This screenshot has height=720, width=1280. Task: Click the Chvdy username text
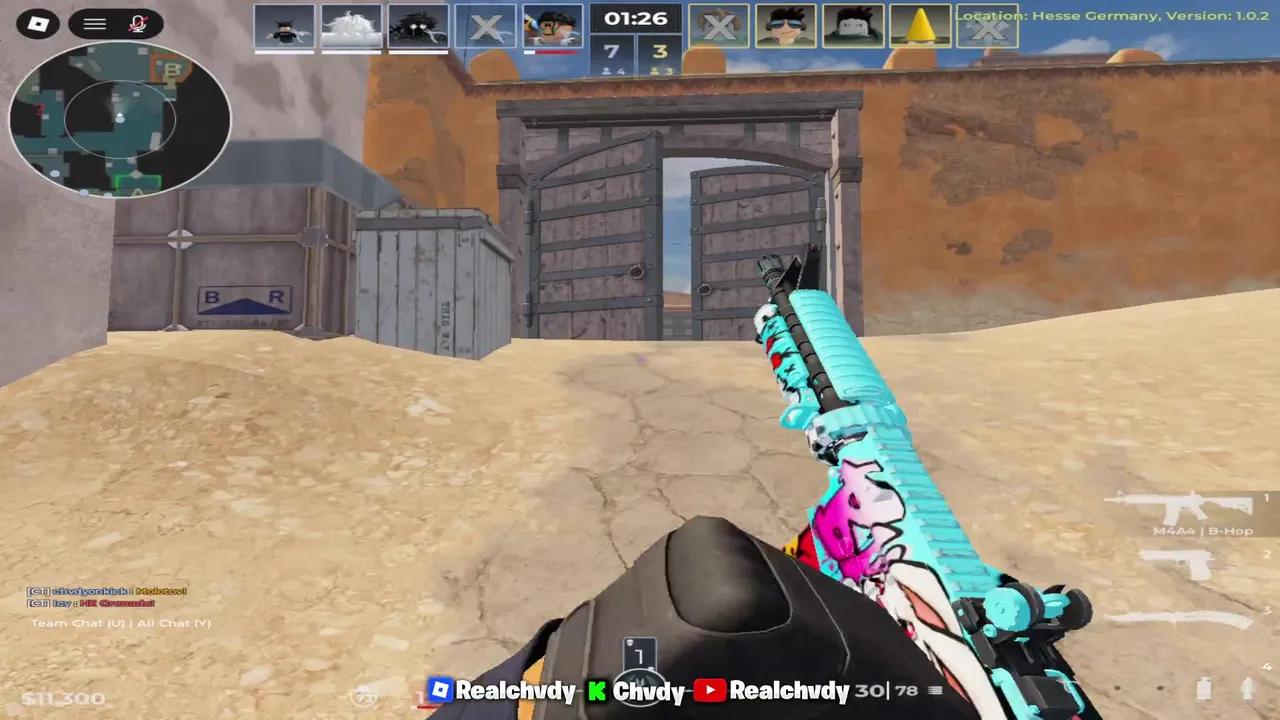pos(649,691)
